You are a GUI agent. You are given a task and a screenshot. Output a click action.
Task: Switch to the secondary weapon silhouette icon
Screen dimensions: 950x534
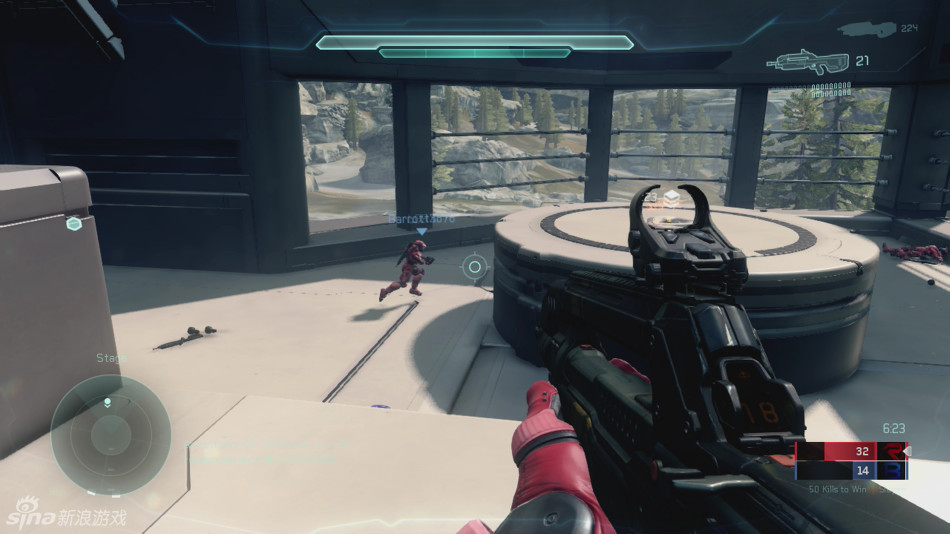tap(866, 30)
